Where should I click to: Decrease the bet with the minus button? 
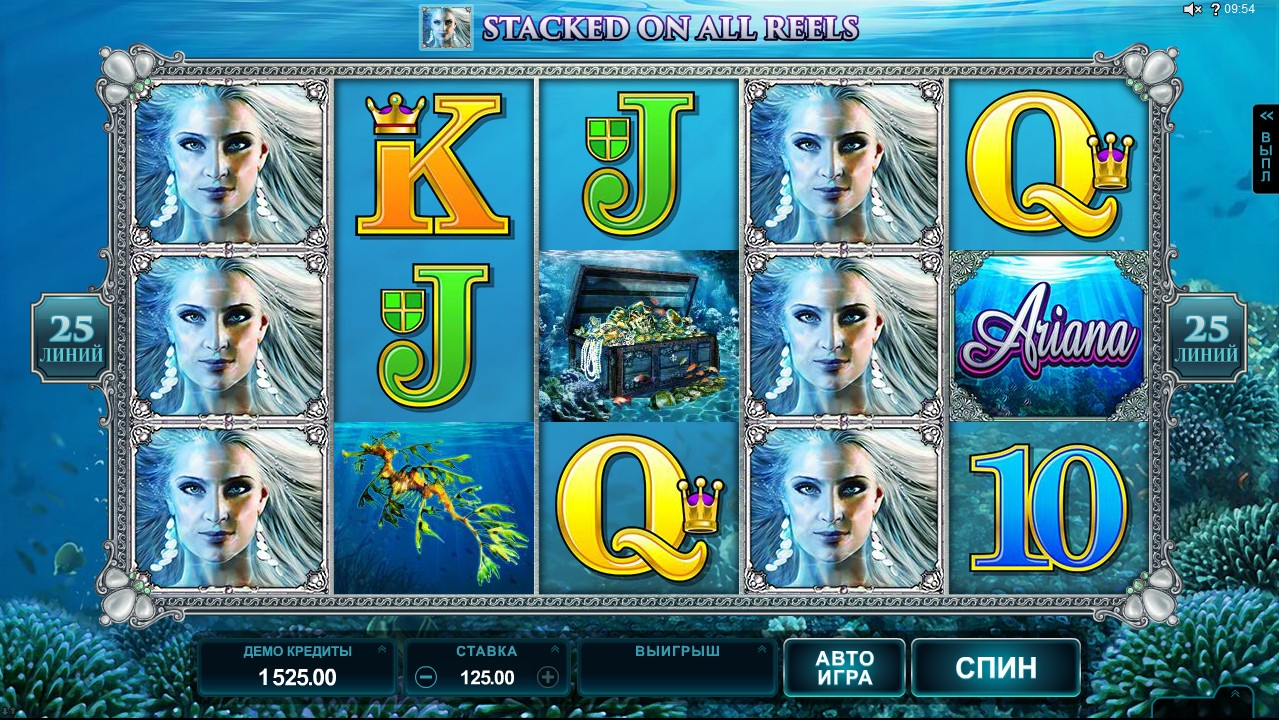coord(425,678)
